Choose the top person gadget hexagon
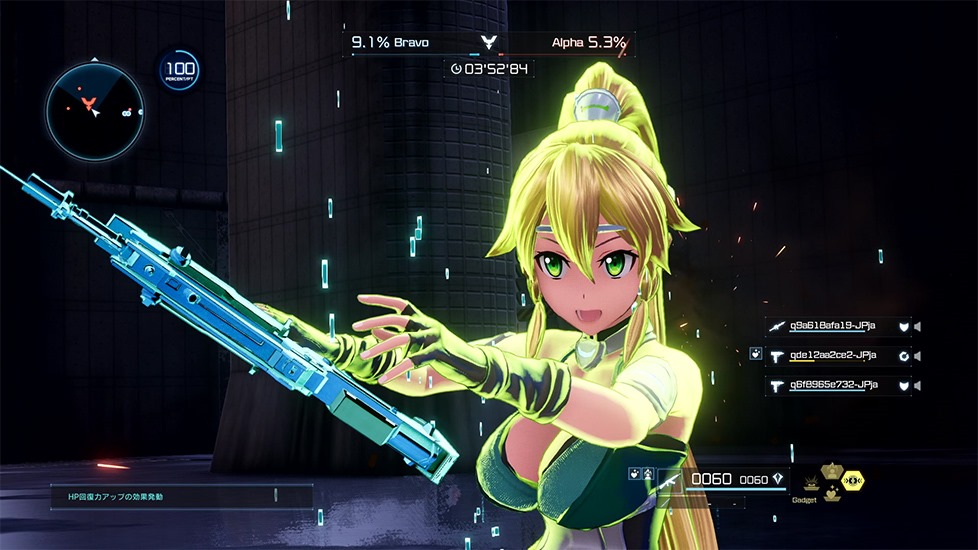Screen dimensions: 978x550 [x=831, y=469]
